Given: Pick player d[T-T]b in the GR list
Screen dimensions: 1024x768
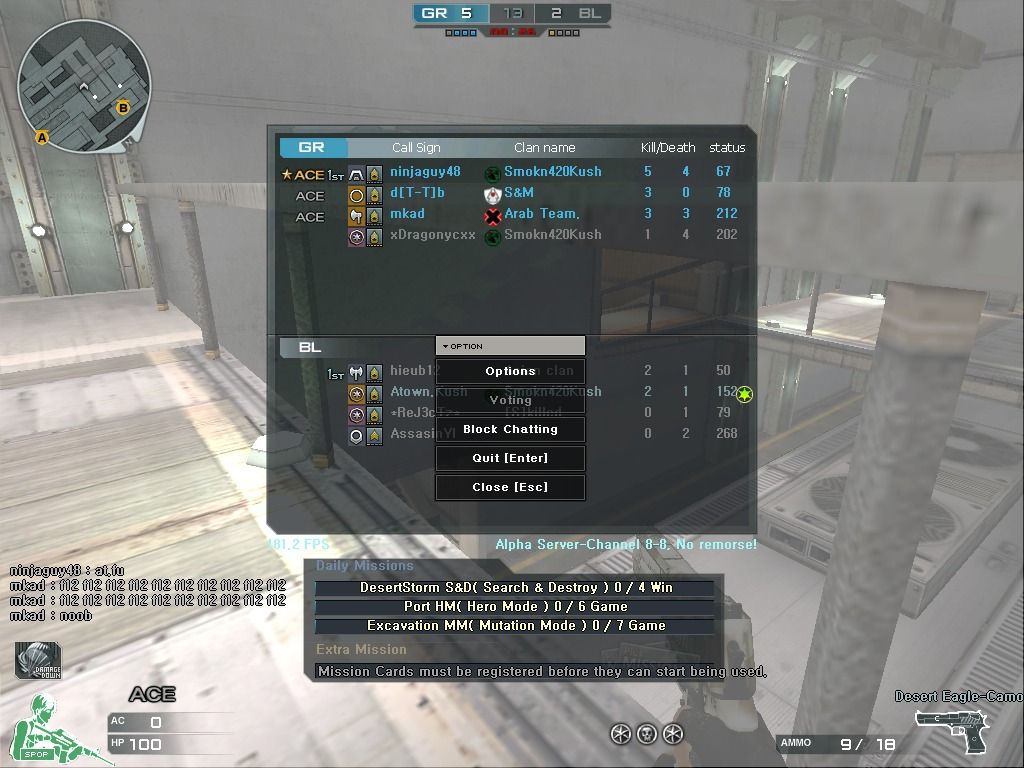Looking at the screenshot, I should click(x=417, y=193).
